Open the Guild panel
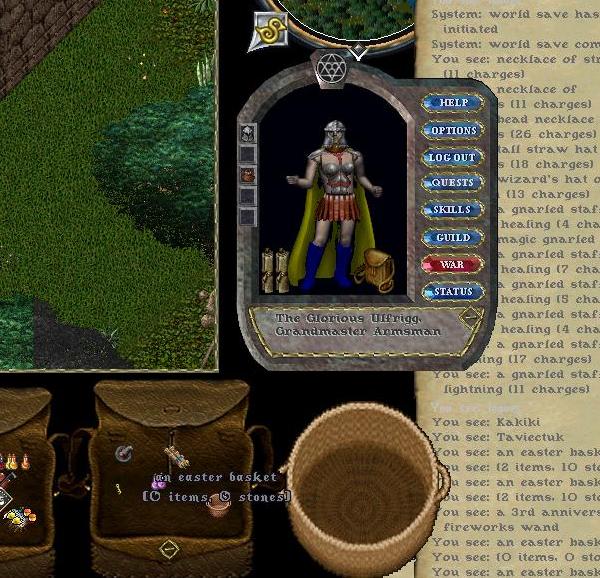Viewport: 600px width, 578px height. (452, 237)
